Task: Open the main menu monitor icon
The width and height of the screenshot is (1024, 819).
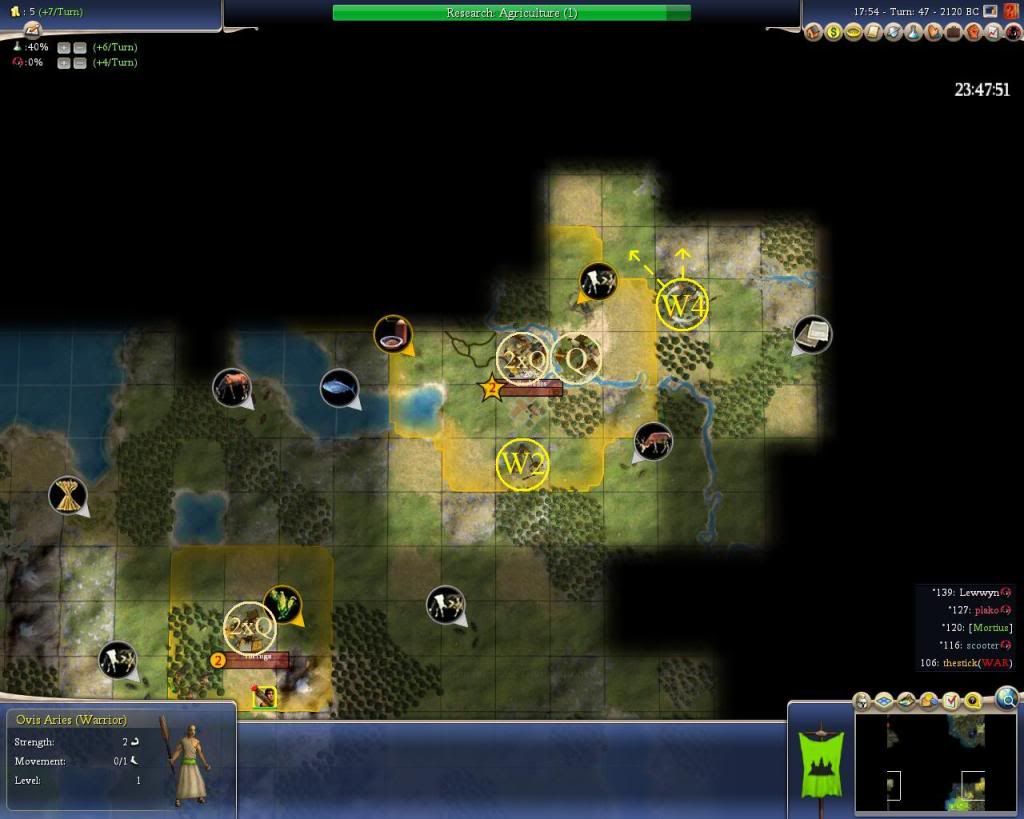Action: [990, 11]
